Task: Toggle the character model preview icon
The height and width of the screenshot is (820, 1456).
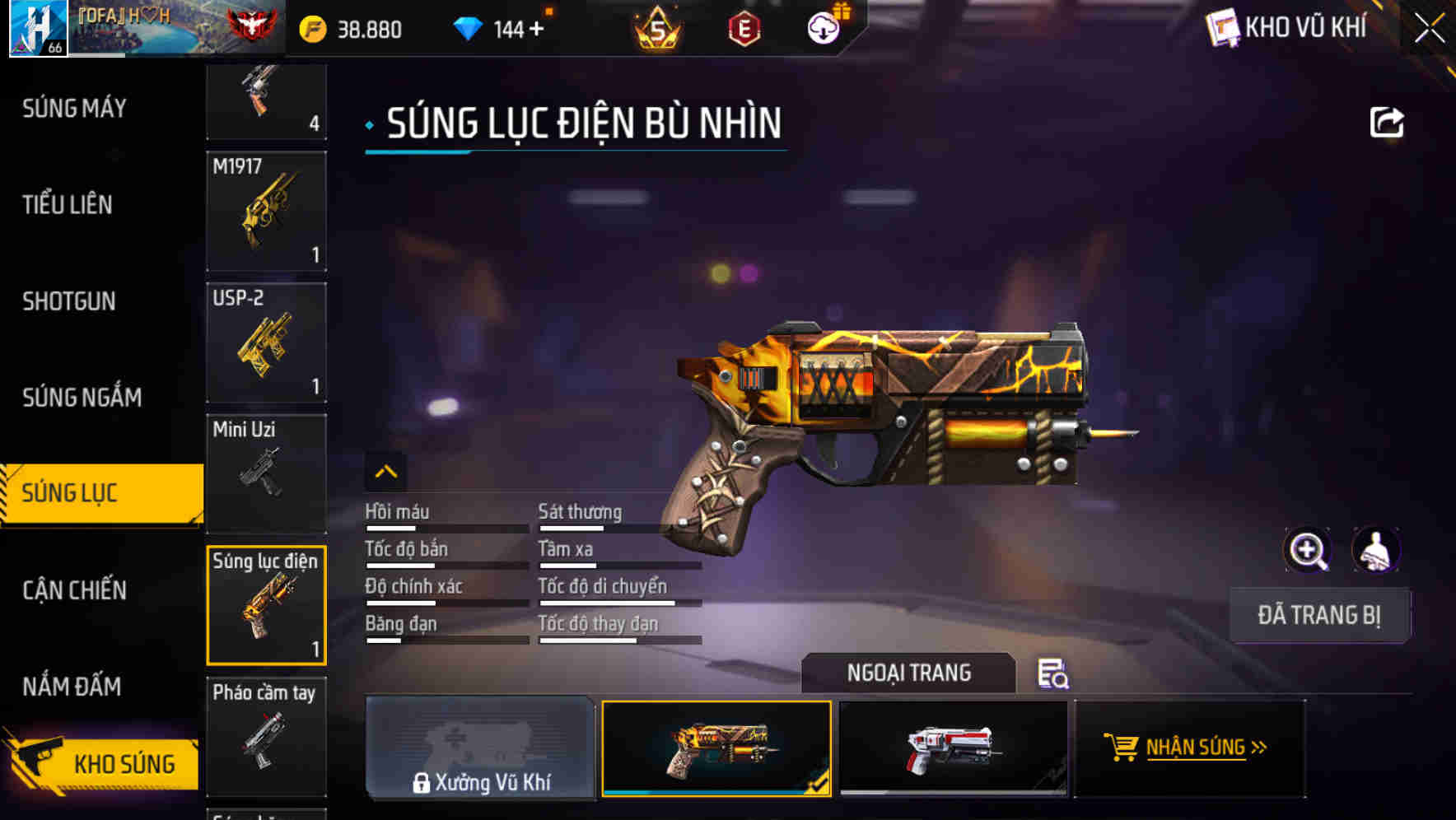Action: [1374, 550]
